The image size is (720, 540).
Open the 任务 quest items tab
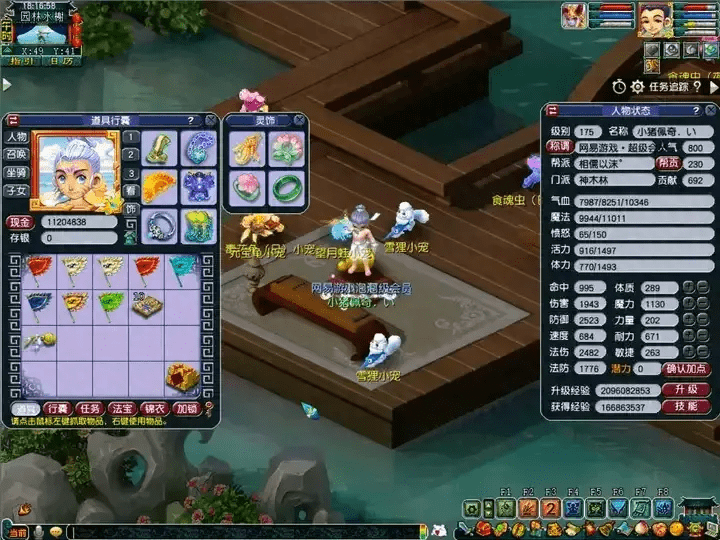(90, 408)
